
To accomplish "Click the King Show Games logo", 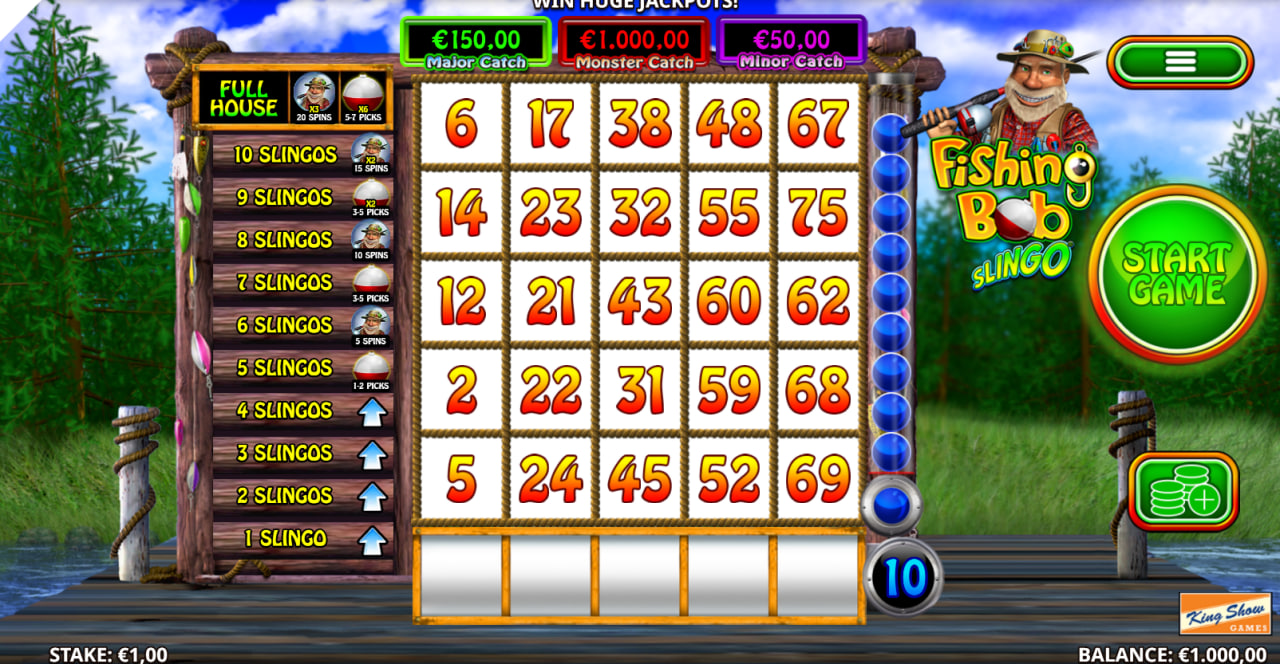I will tap(1225, 614).
